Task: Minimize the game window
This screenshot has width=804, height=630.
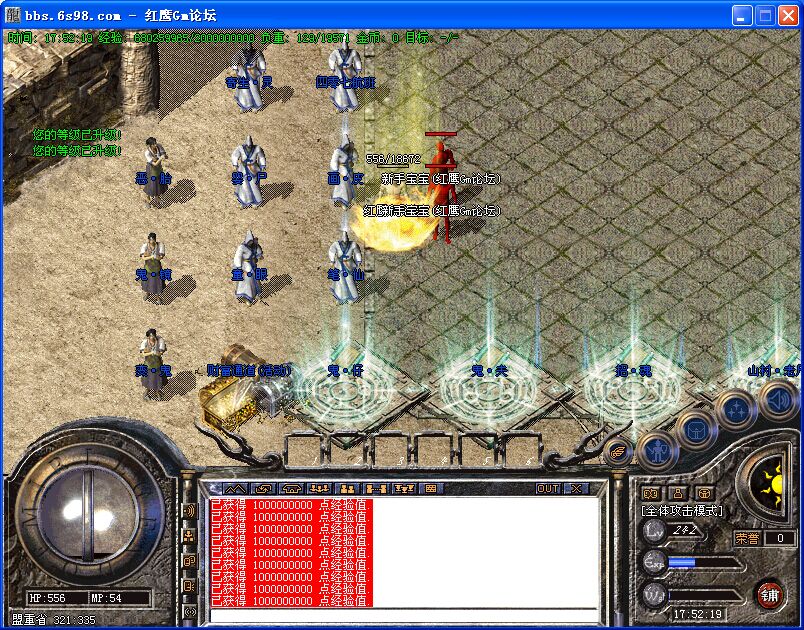Action: pos(742,16)
